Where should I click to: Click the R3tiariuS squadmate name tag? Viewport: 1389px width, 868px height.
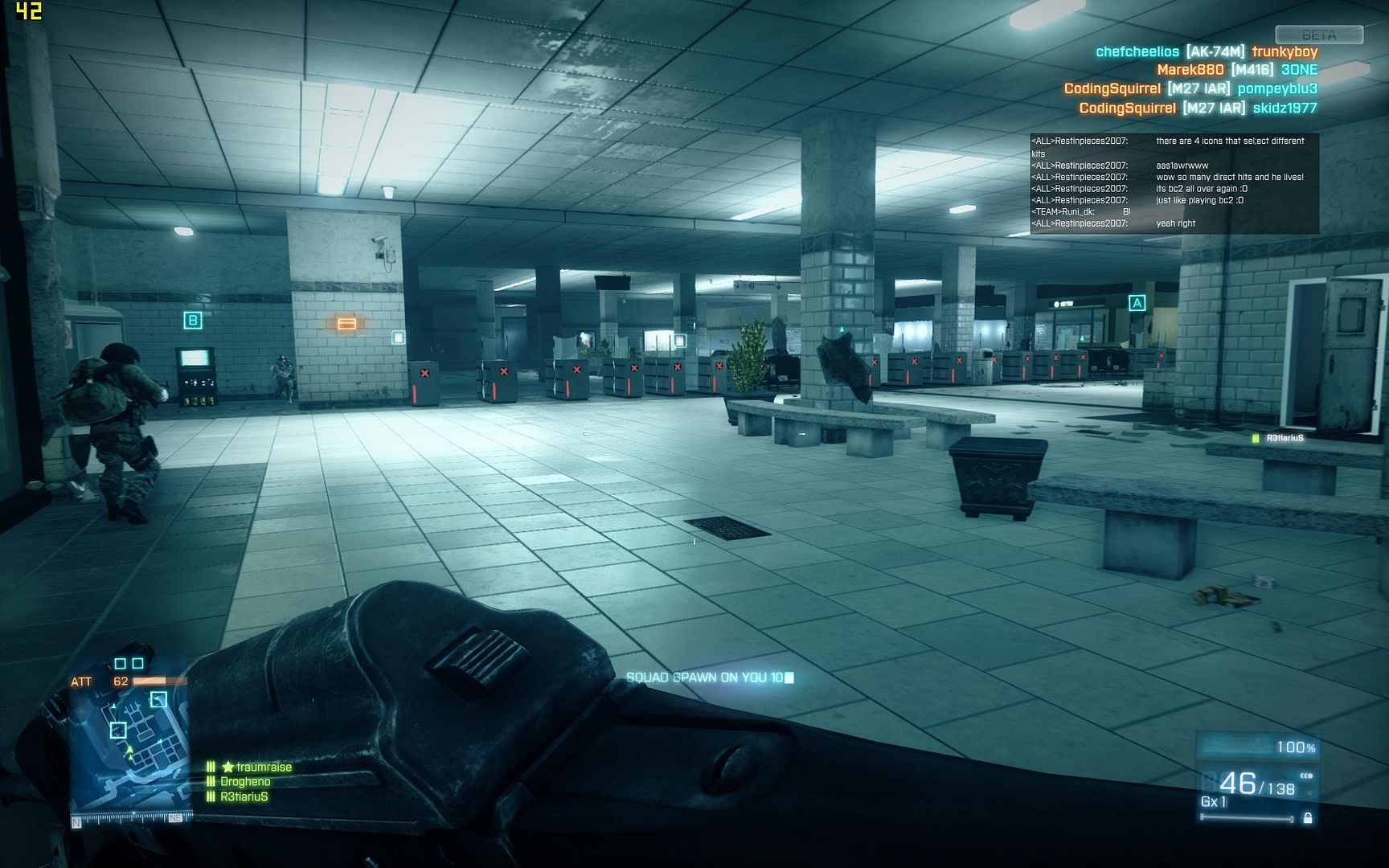click(x=1284, y=438)
